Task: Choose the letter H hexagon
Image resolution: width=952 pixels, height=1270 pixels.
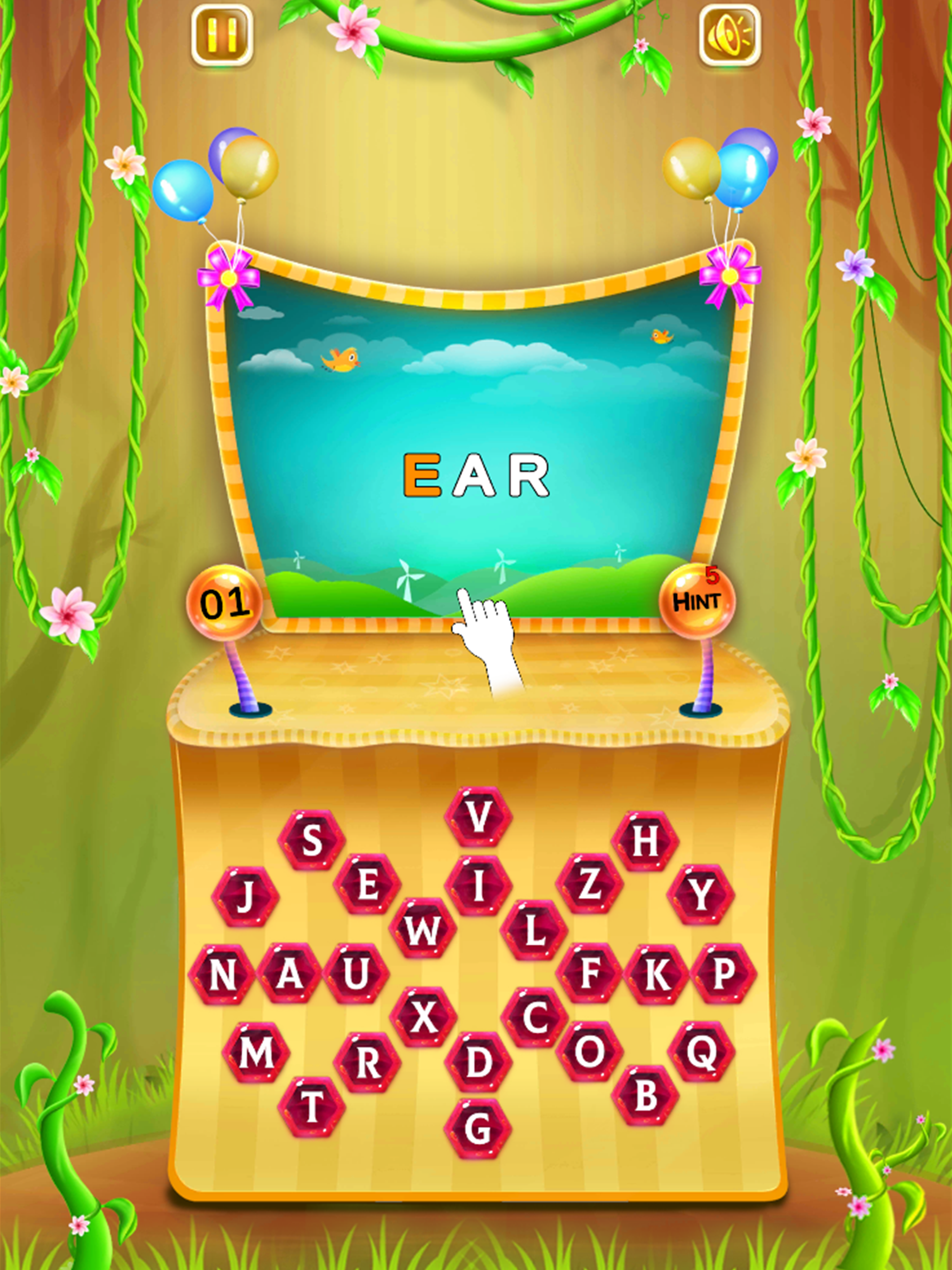Action: click(x=645, y=840)
